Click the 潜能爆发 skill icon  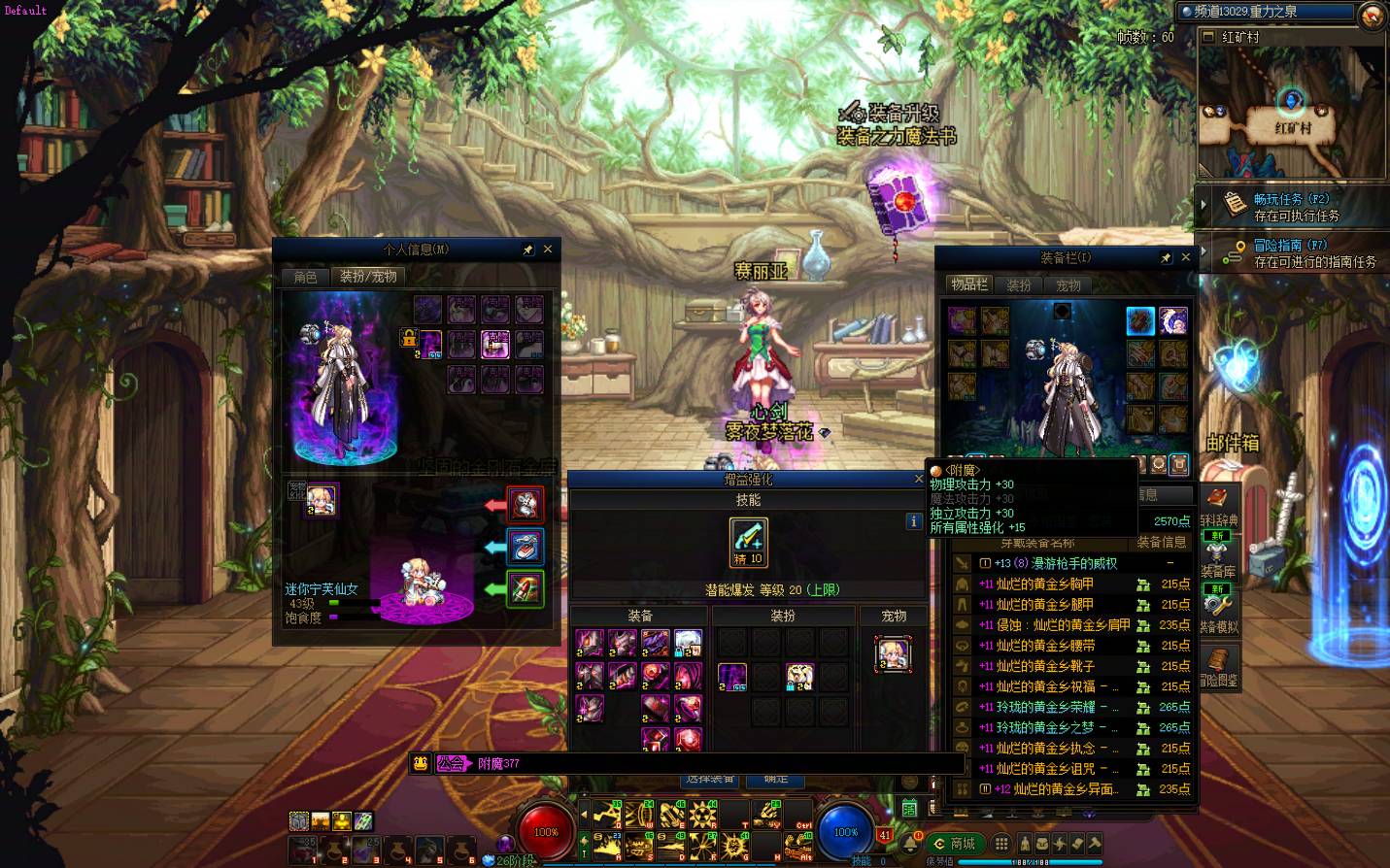coord(748,542)
